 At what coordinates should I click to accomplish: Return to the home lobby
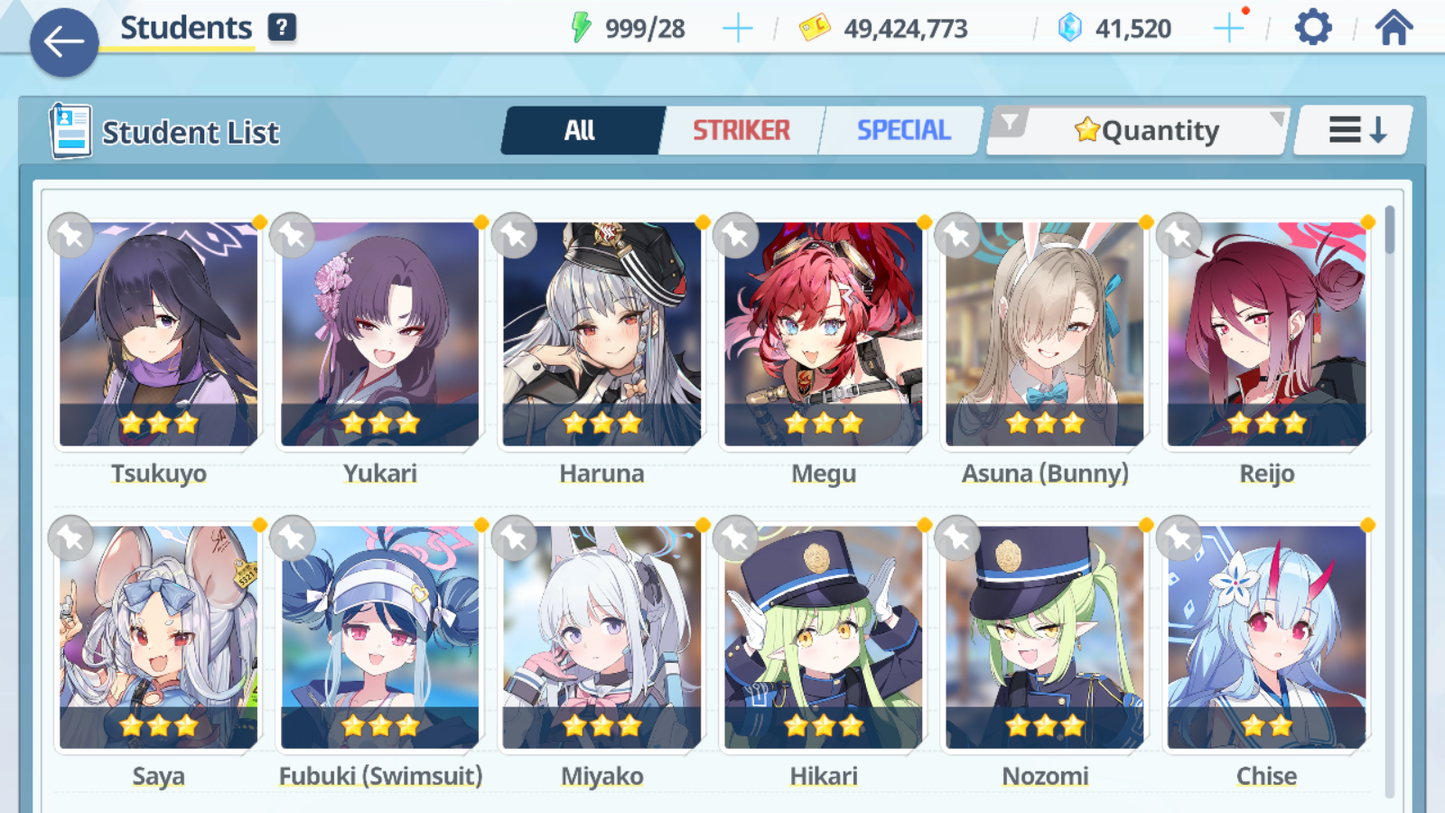click(1393, 27)
